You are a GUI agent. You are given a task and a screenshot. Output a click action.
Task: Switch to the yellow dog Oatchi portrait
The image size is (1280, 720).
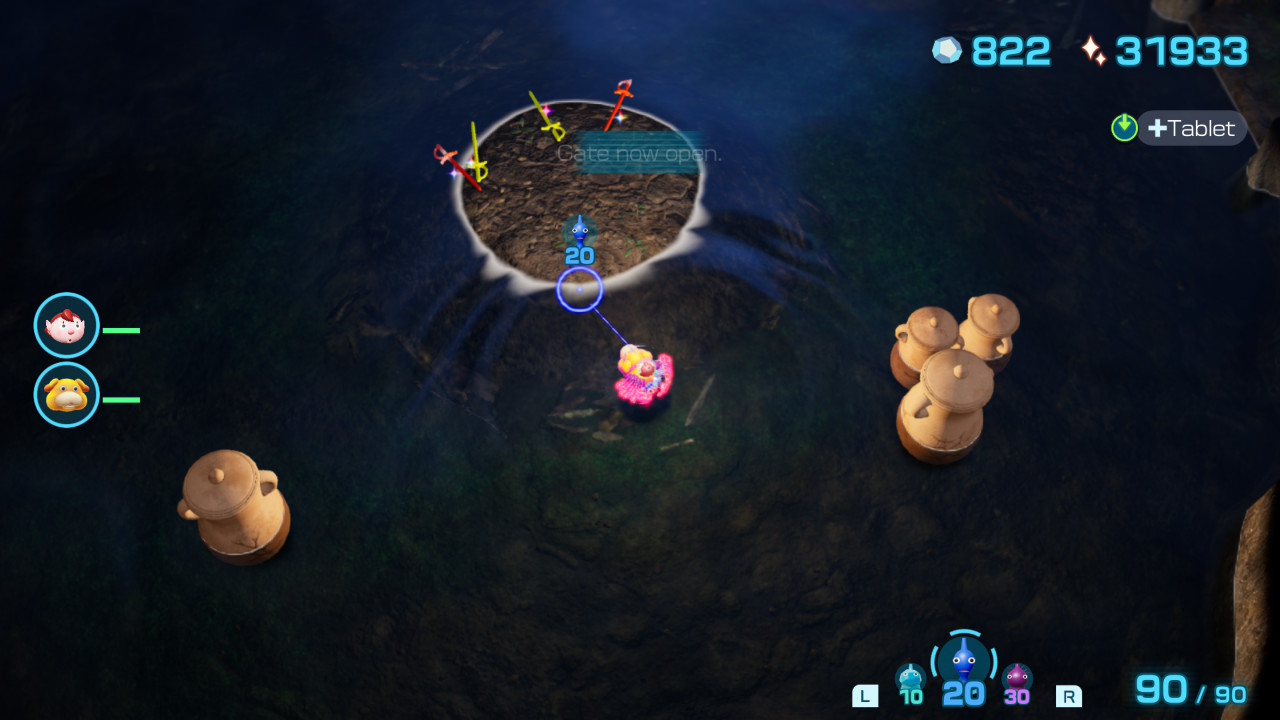pos(67,395)
